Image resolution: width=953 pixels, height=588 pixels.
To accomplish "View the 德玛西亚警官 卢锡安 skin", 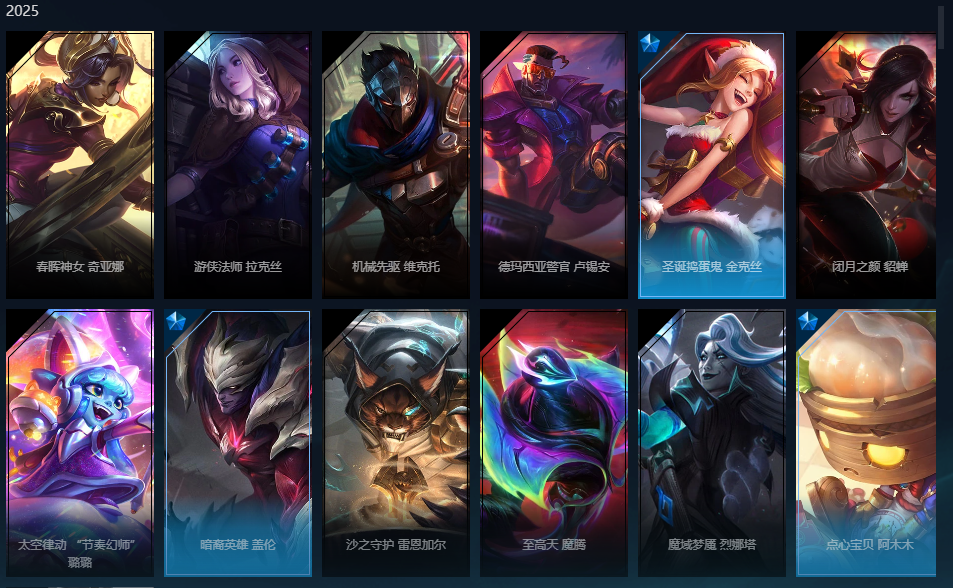I will 554,165.
